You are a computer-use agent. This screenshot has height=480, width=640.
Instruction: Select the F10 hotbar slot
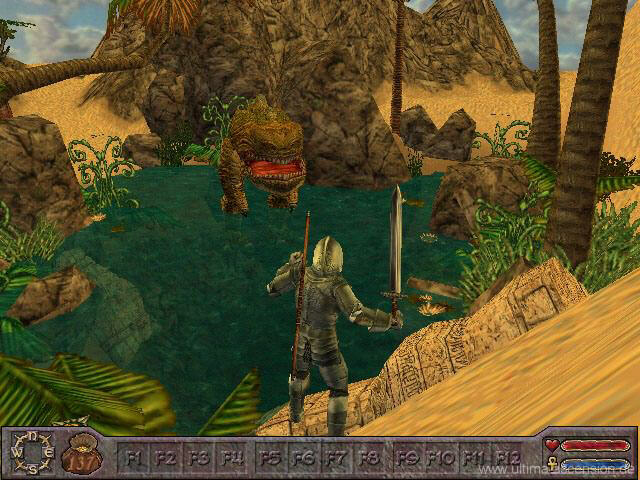(x=441, y=457)
